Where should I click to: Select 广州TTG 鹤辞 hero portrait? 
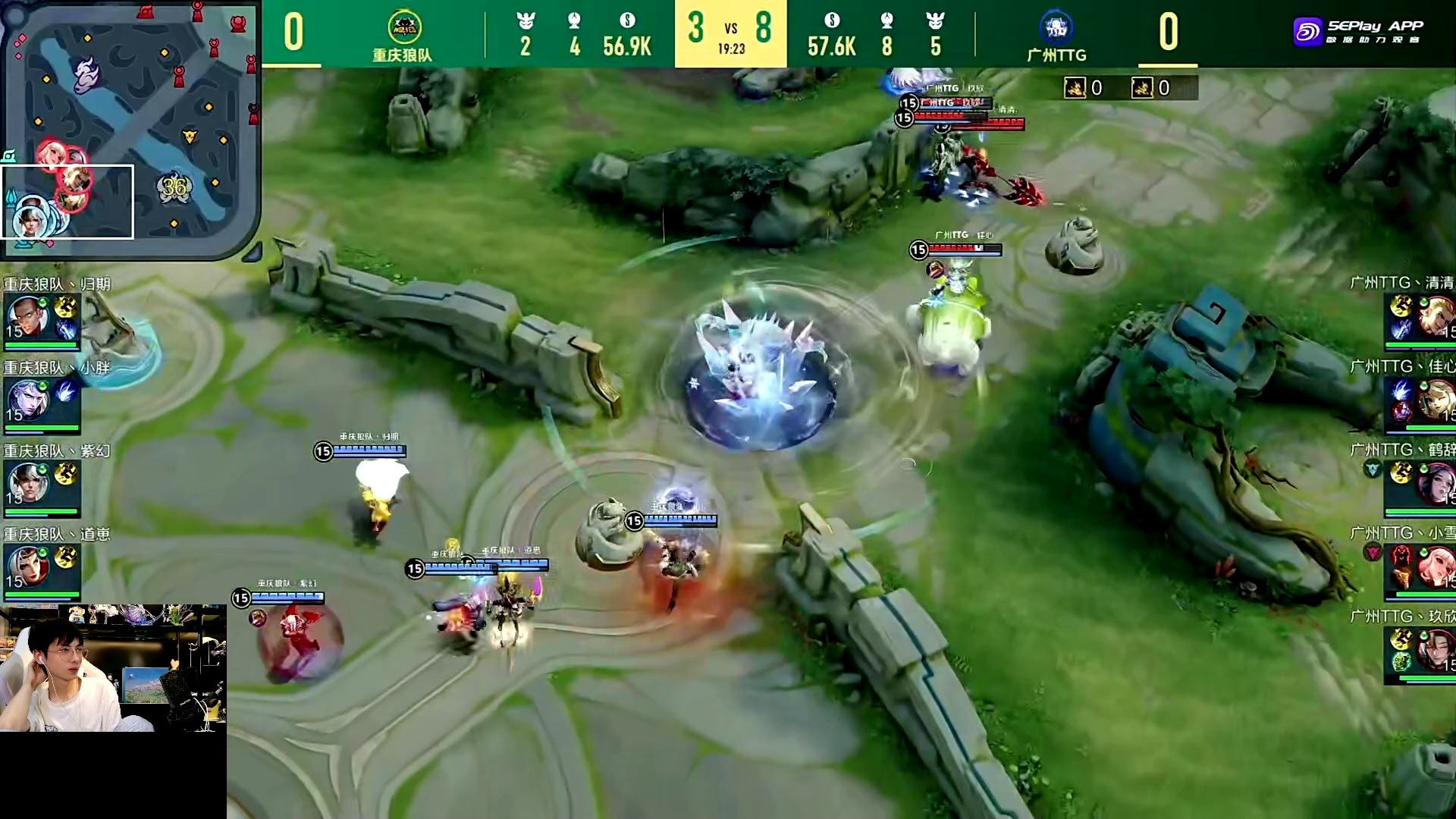pyautogui.click(x=1435, y=483)
